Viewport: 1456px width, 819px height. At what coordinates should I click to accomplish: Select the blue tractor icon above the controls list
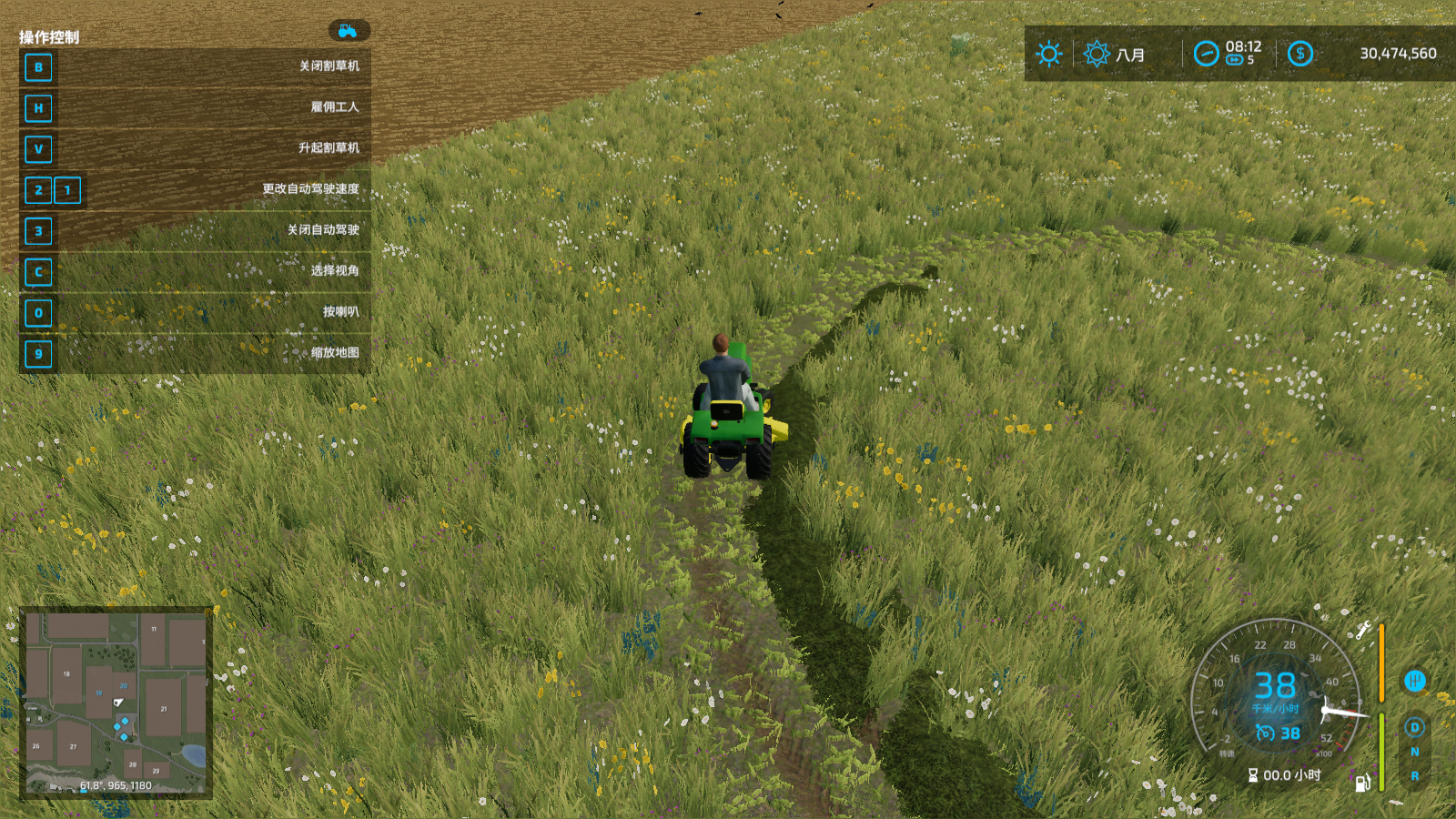(x=348, y=31)
